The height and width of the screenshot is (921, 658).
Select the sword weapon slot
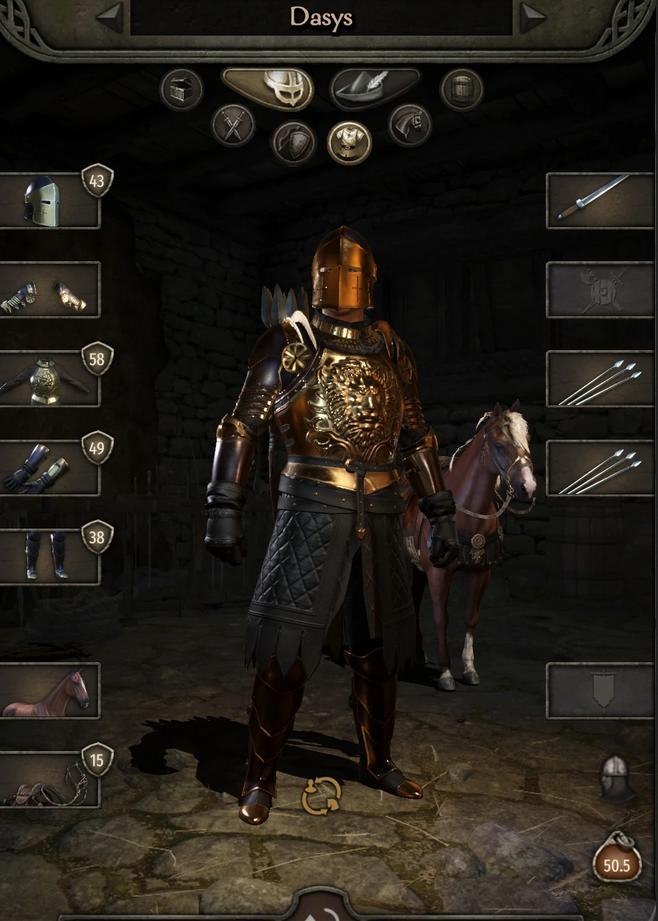(600, 200)
